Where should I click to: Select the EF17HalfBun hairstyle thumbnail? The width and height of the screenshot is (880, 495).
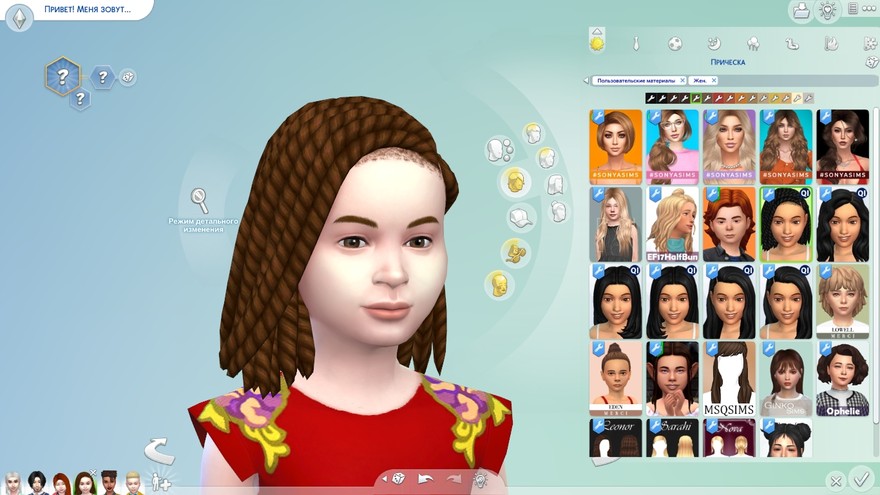point(672,225)
